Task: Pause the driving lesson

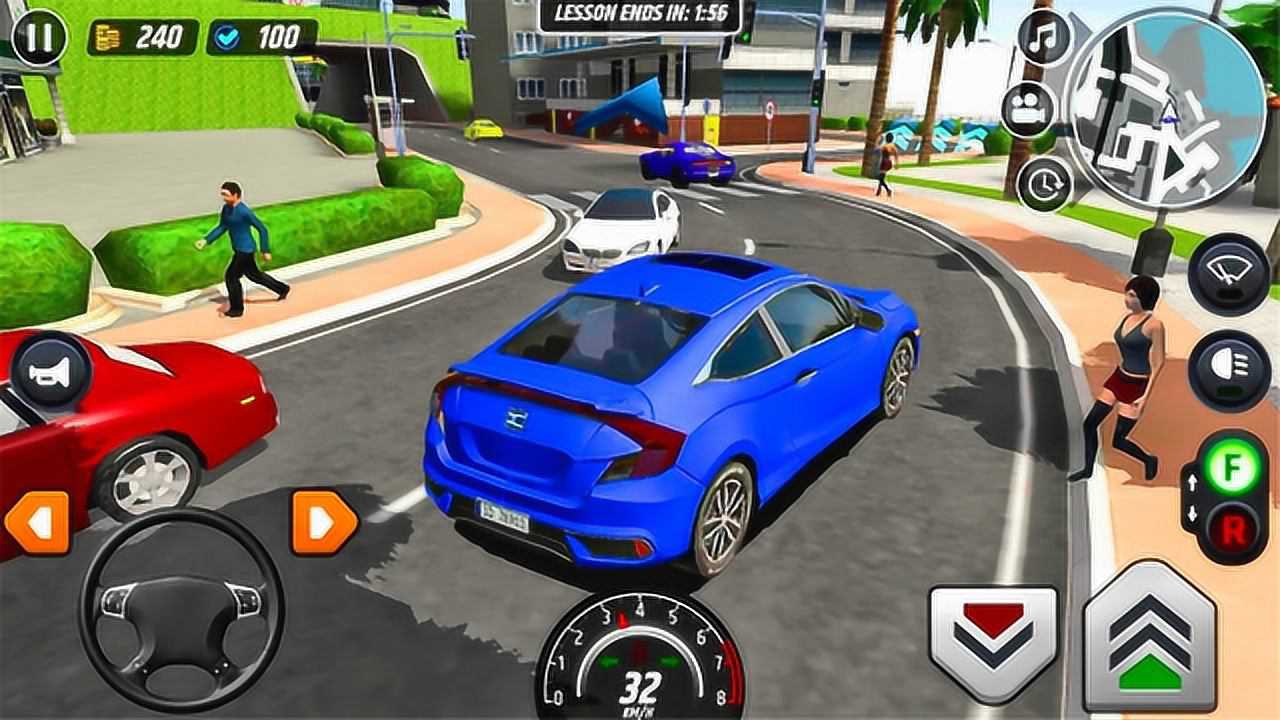Action: (40, 37)
